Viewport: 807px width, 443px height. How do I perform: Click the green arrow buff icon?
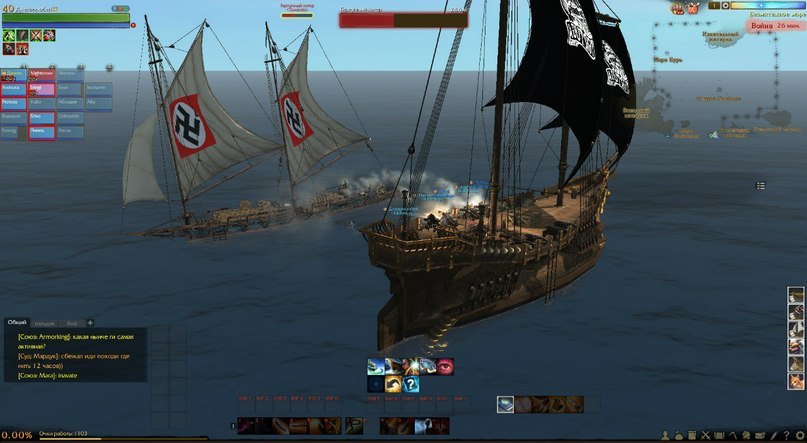click(x=8, y=35)
